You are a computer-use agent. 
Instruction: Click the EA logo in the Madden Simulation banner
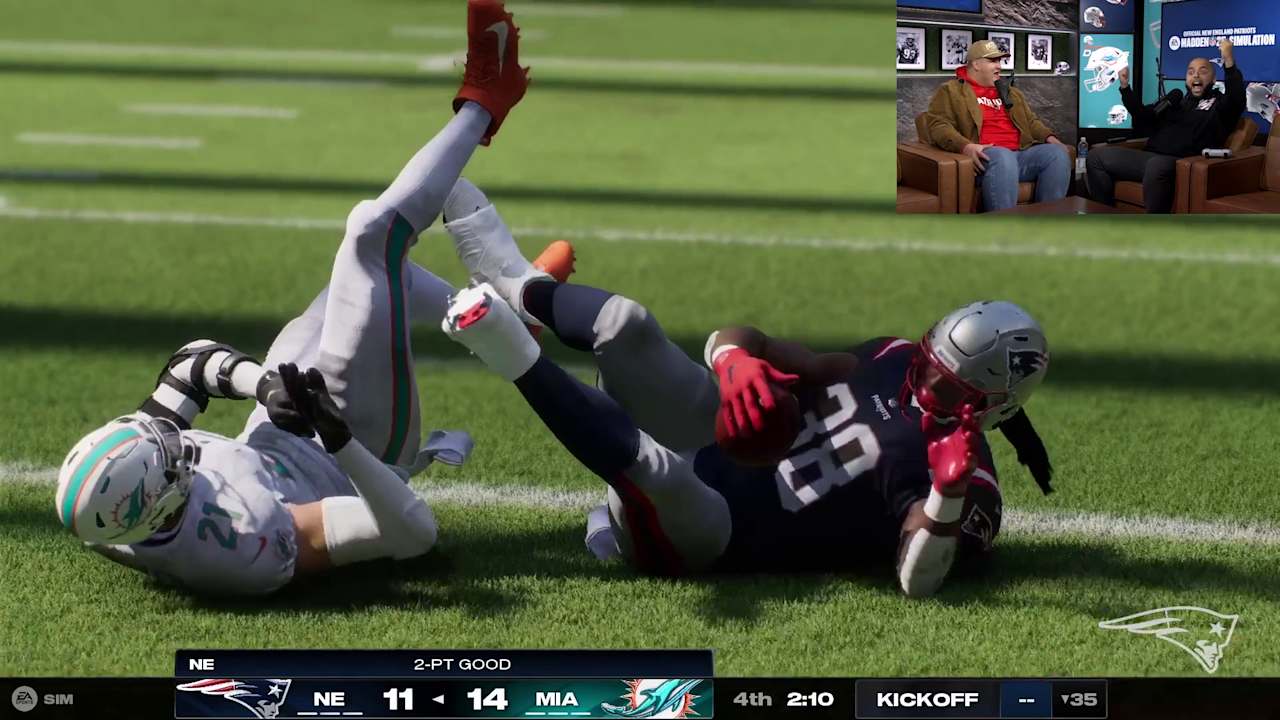point(1174,40)
